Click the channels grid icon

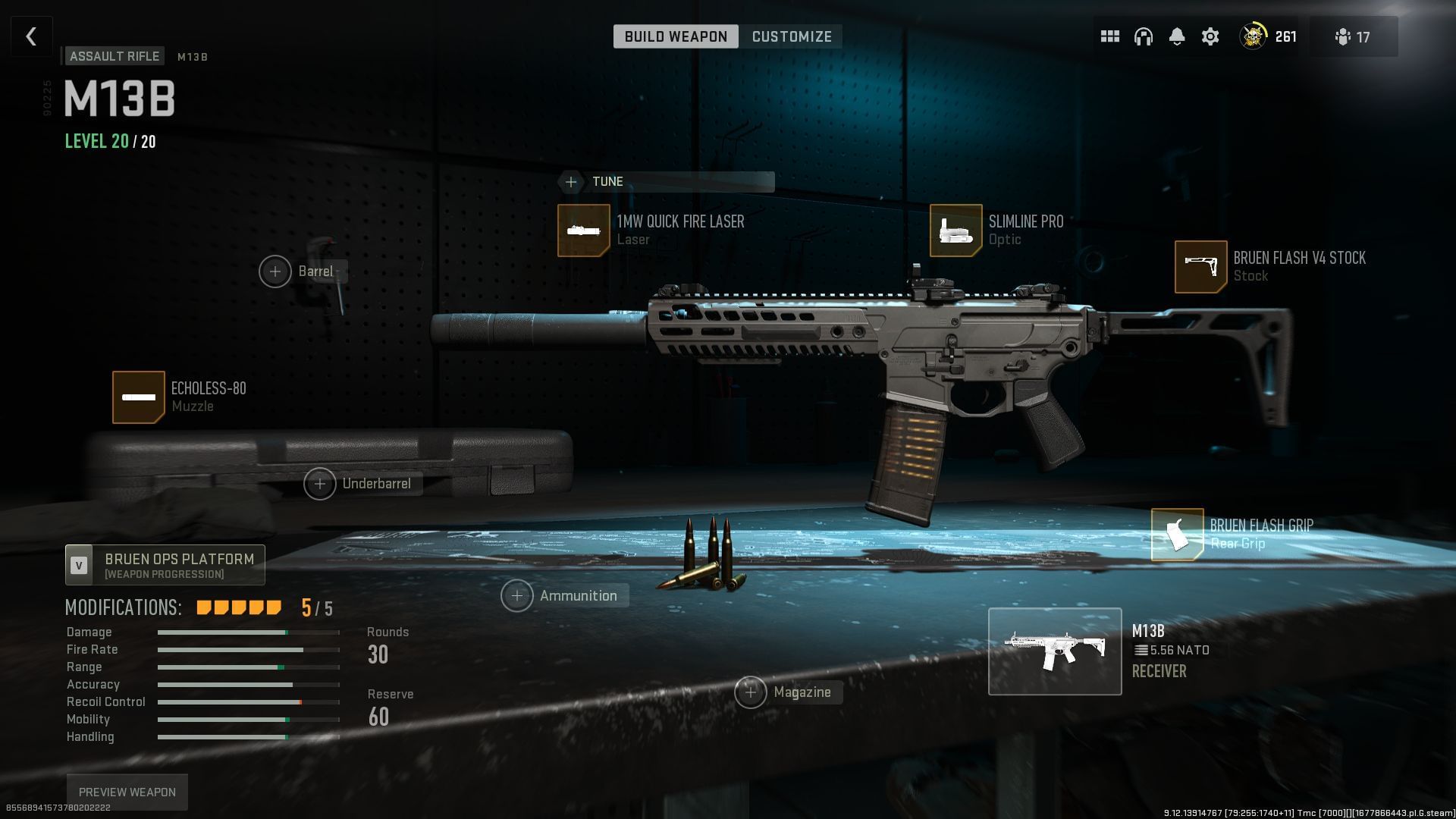coord(1109,36)
